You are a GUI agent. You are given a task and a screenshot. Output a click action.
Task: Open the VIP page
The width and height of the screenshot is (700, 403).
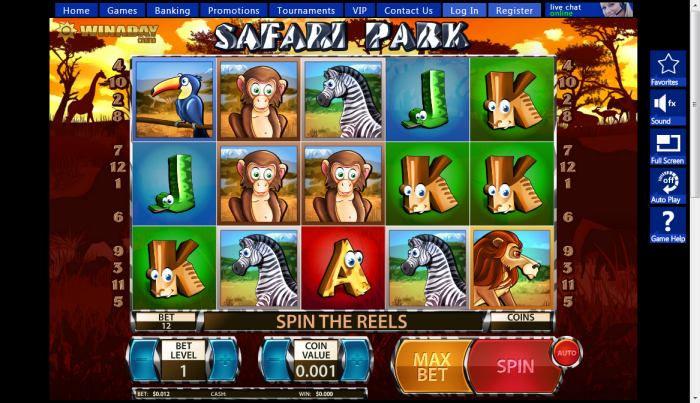point(360,11)
